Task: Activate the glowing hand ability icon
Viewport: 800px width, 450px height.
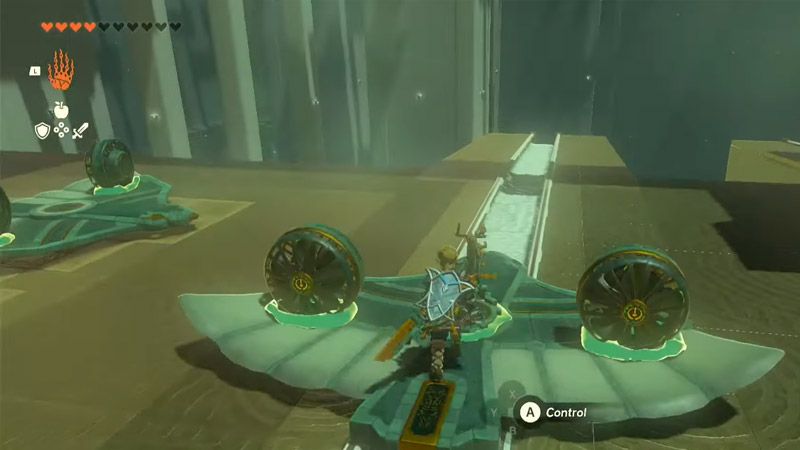Action: pos(61,72)
